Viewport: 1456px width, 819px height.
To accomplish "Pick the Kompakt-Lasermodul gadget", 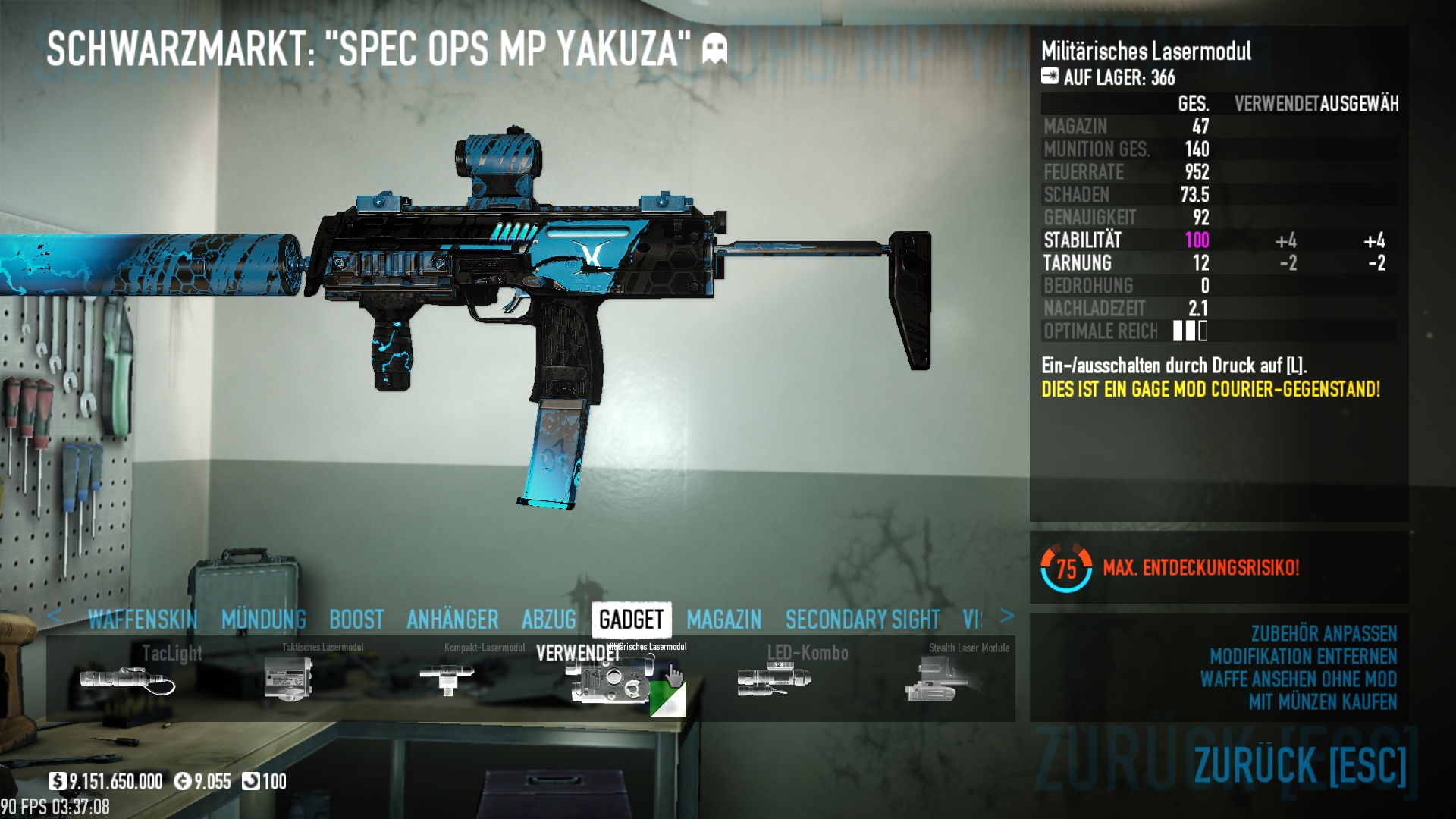I will coord(447,679).
